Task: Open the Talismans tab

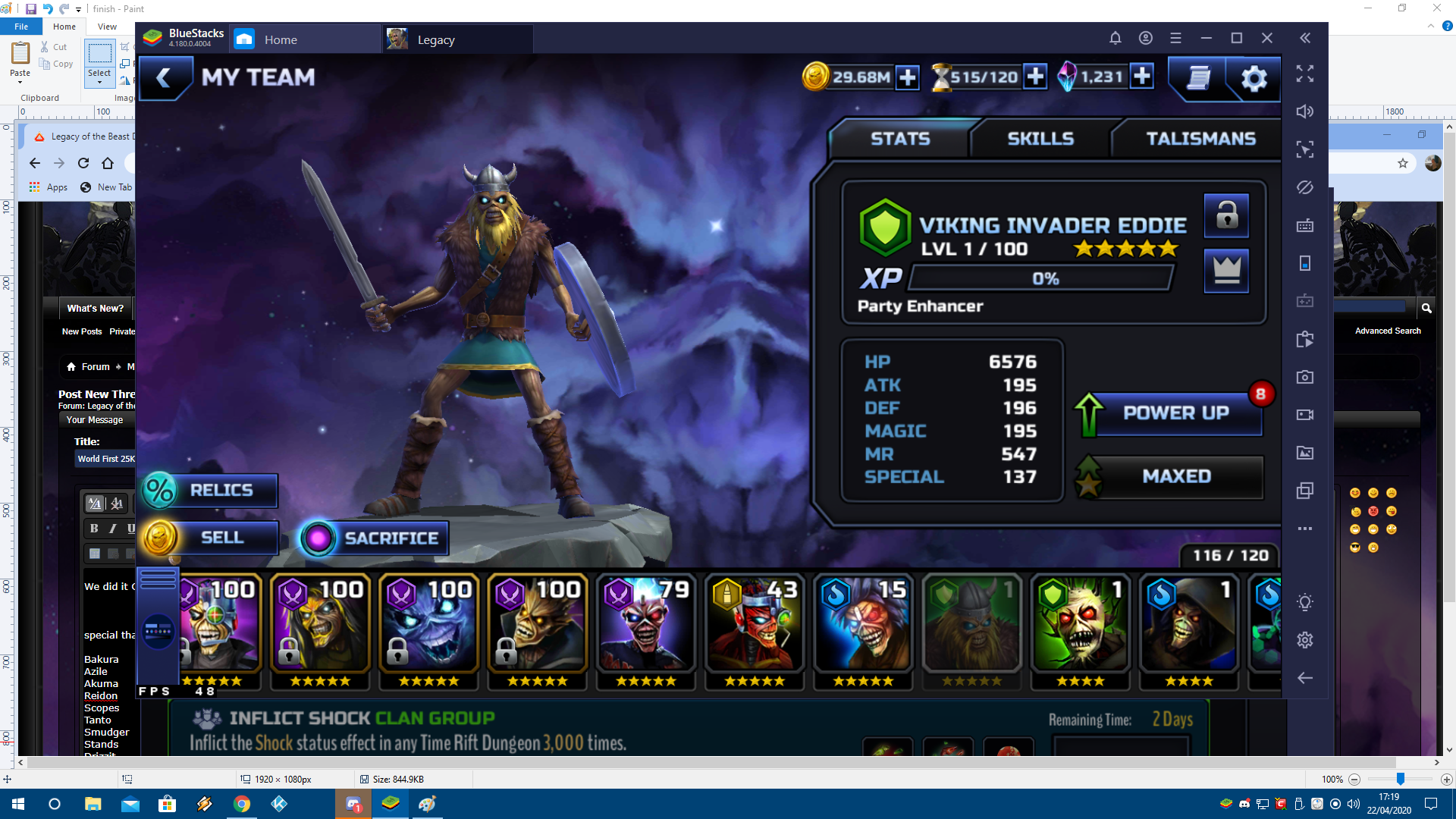Action: [1200, 139]
